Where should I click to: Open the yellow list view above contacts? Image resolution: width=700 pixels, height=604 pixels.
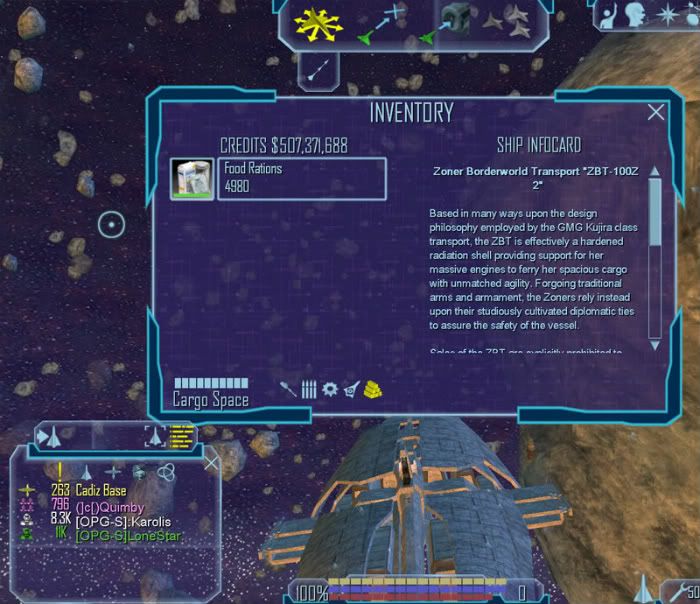pos(181,434)
